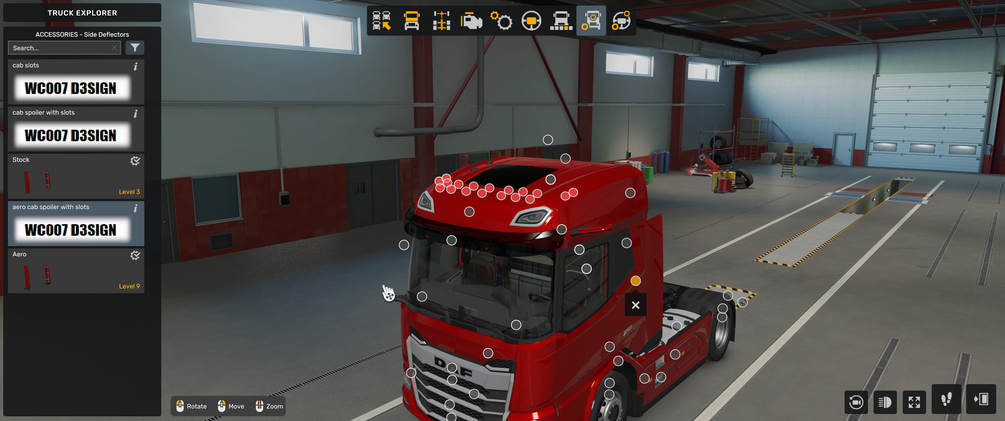Toggle fullscreen view with arrows icon
This screenshot has width=1005, height=421.
(914, 402)
